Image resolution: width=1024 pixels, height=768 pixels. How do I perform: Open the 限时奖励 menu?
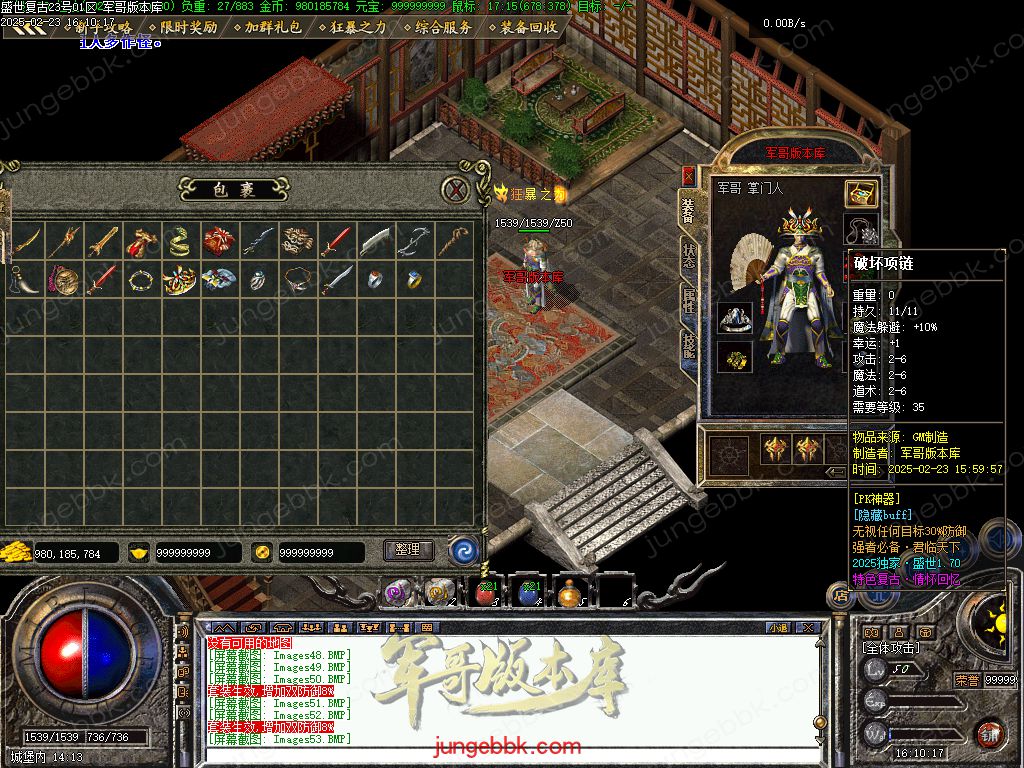(x=189, y=27)
